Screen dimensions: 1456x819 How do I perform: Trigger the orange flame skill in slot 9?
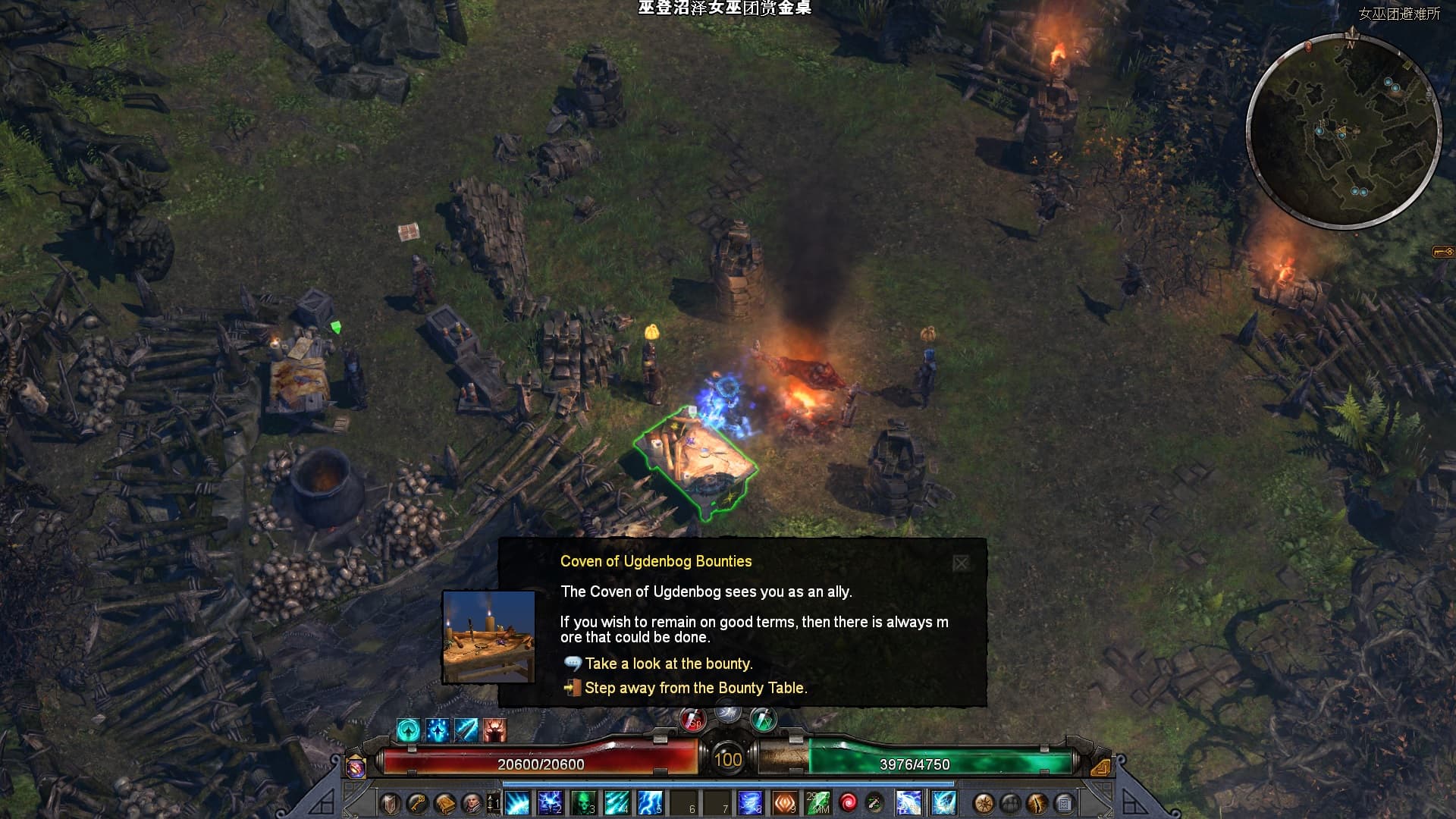[x=784, y=803]
